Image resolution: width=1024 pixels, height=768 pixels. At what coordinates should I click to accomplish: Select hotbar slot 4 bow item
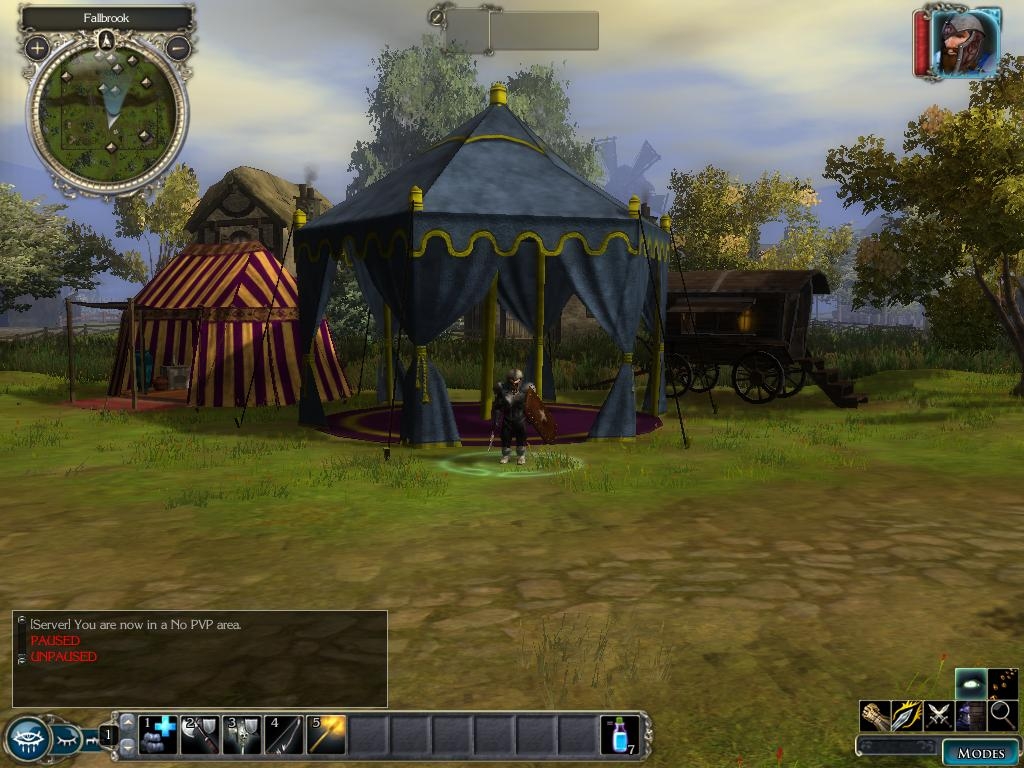click(x=284, y=735)
